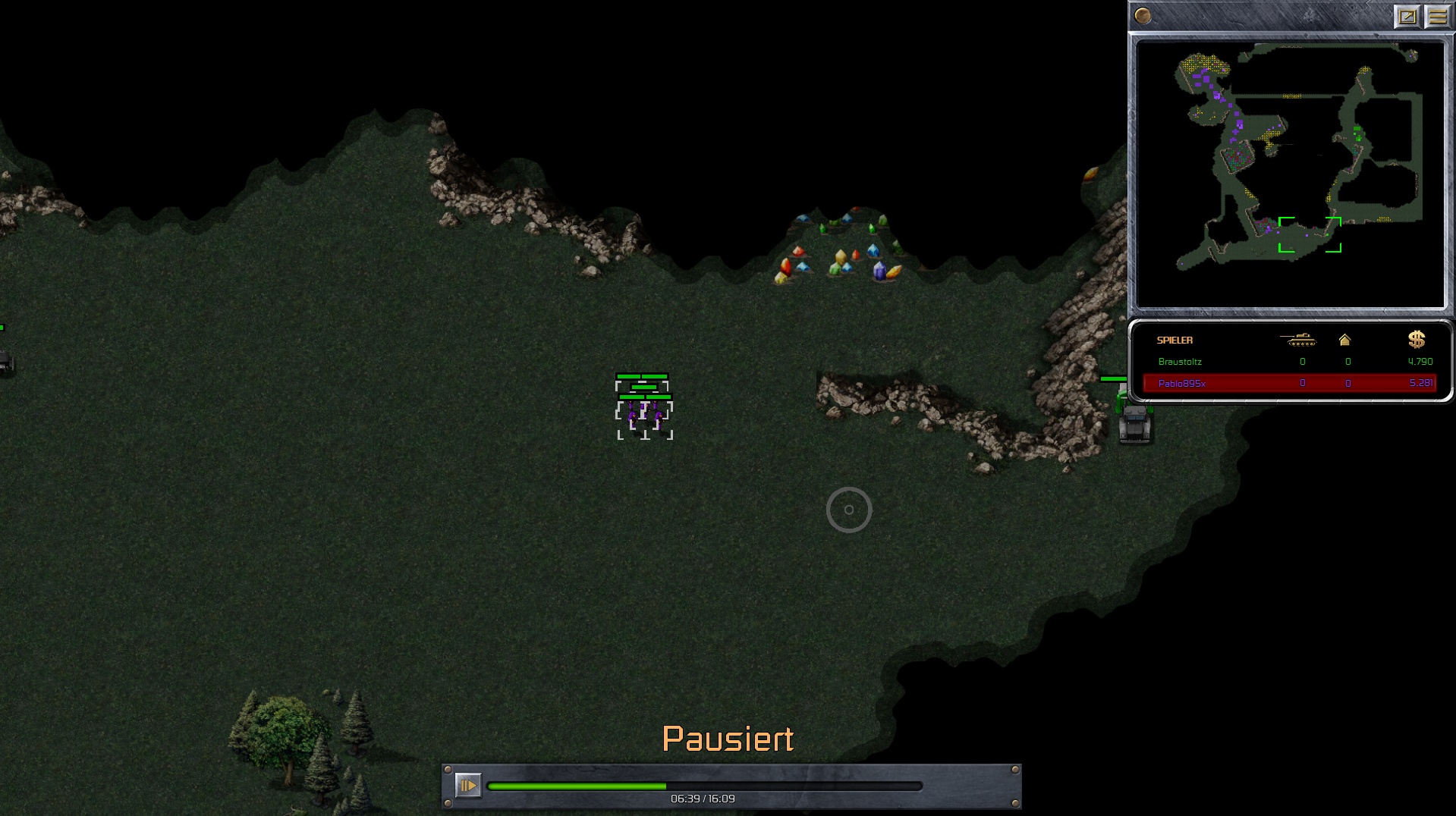Select the highlighted Pablo895x player row
The width and height of the screenshot is (1456, 816).
point(1288,383)
